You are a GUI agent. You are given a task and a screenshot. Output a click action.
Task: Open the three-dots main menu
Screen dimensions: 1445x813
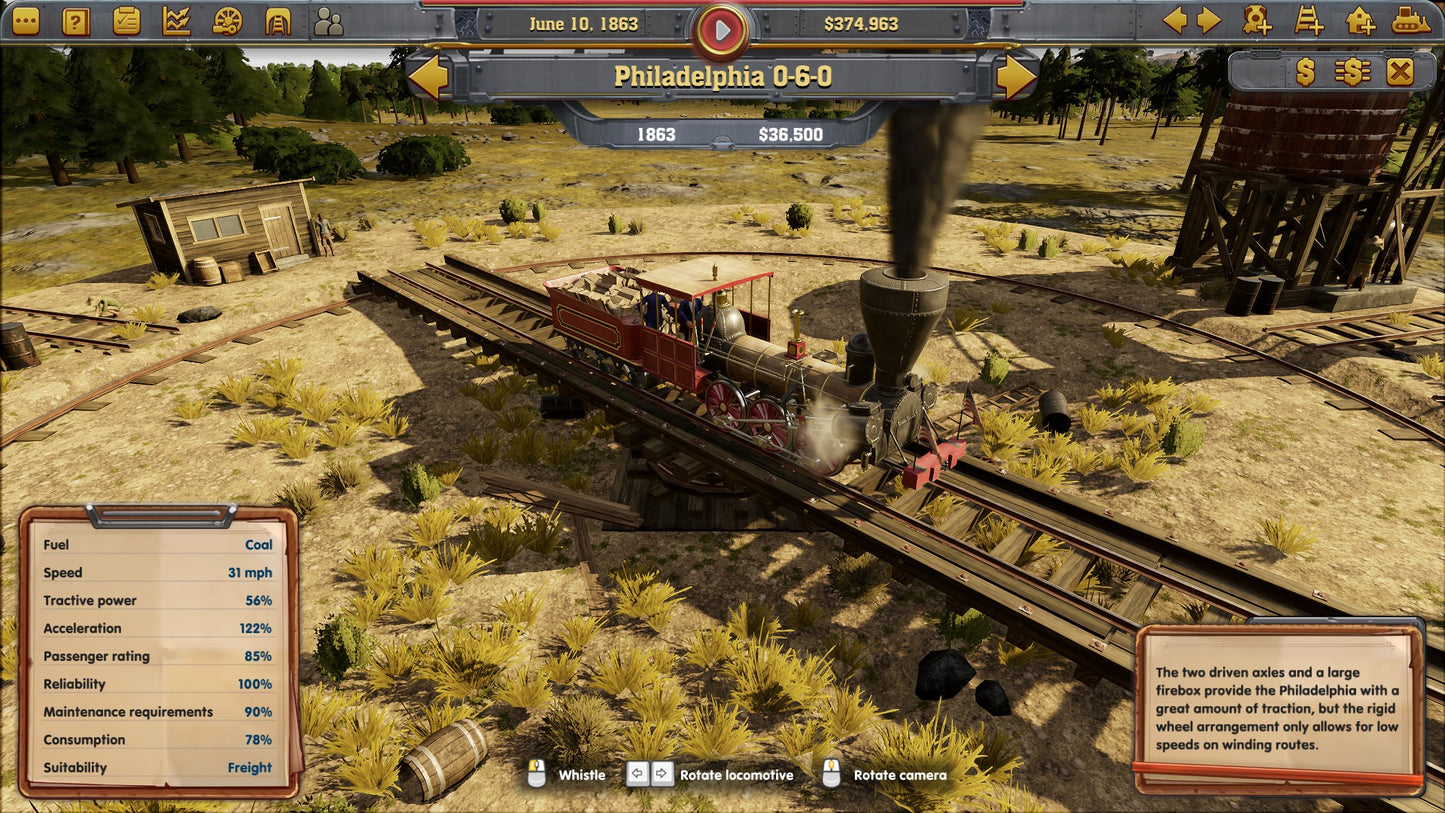coord(26,20)
